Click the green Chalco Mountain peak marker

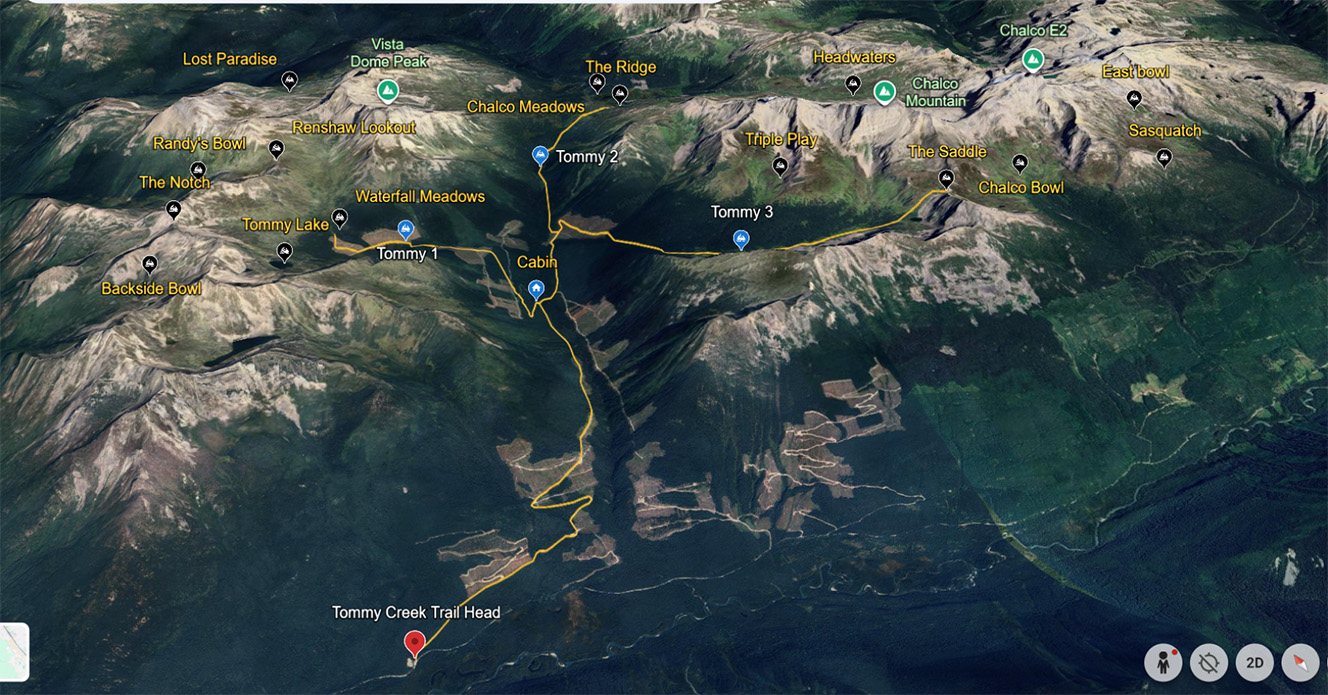click(x=884, y=92)
